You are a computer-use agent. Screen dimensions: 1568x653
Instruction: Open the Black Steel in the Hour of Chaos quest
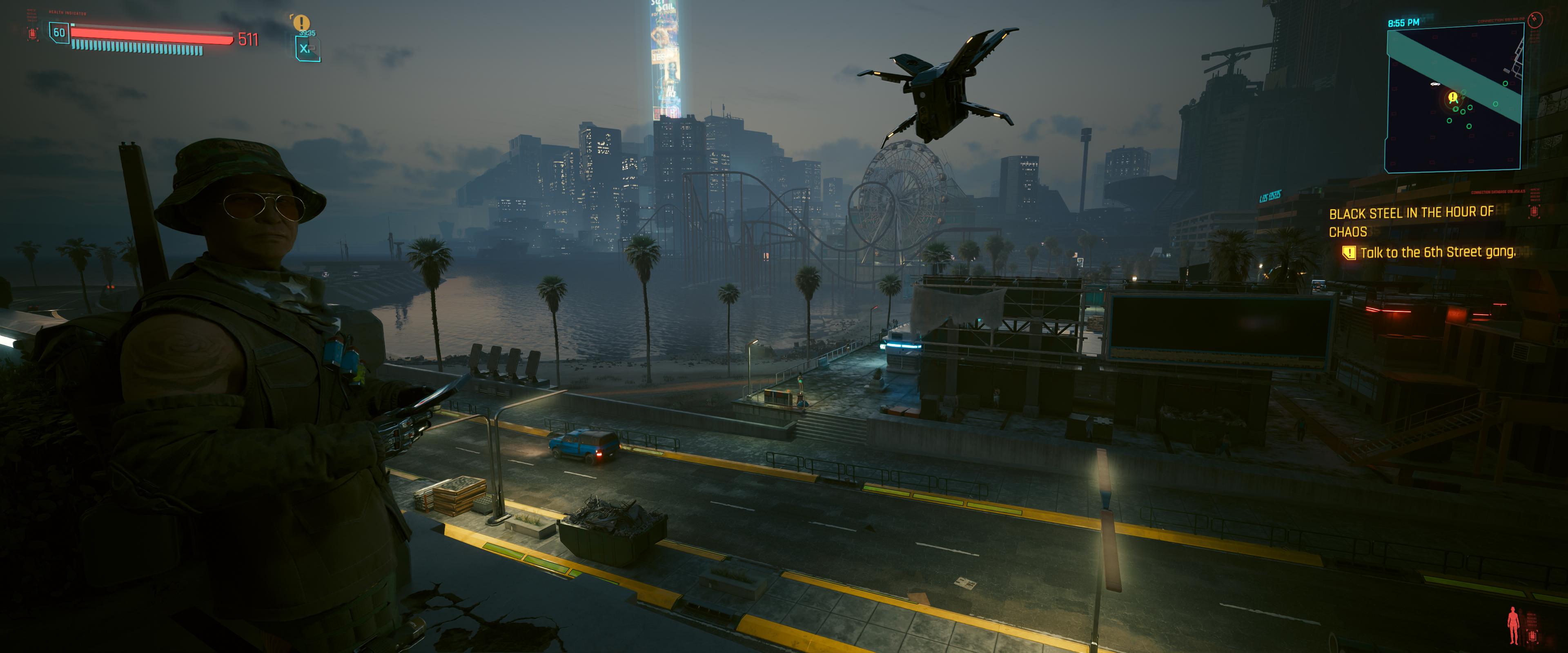[1410, 222]
